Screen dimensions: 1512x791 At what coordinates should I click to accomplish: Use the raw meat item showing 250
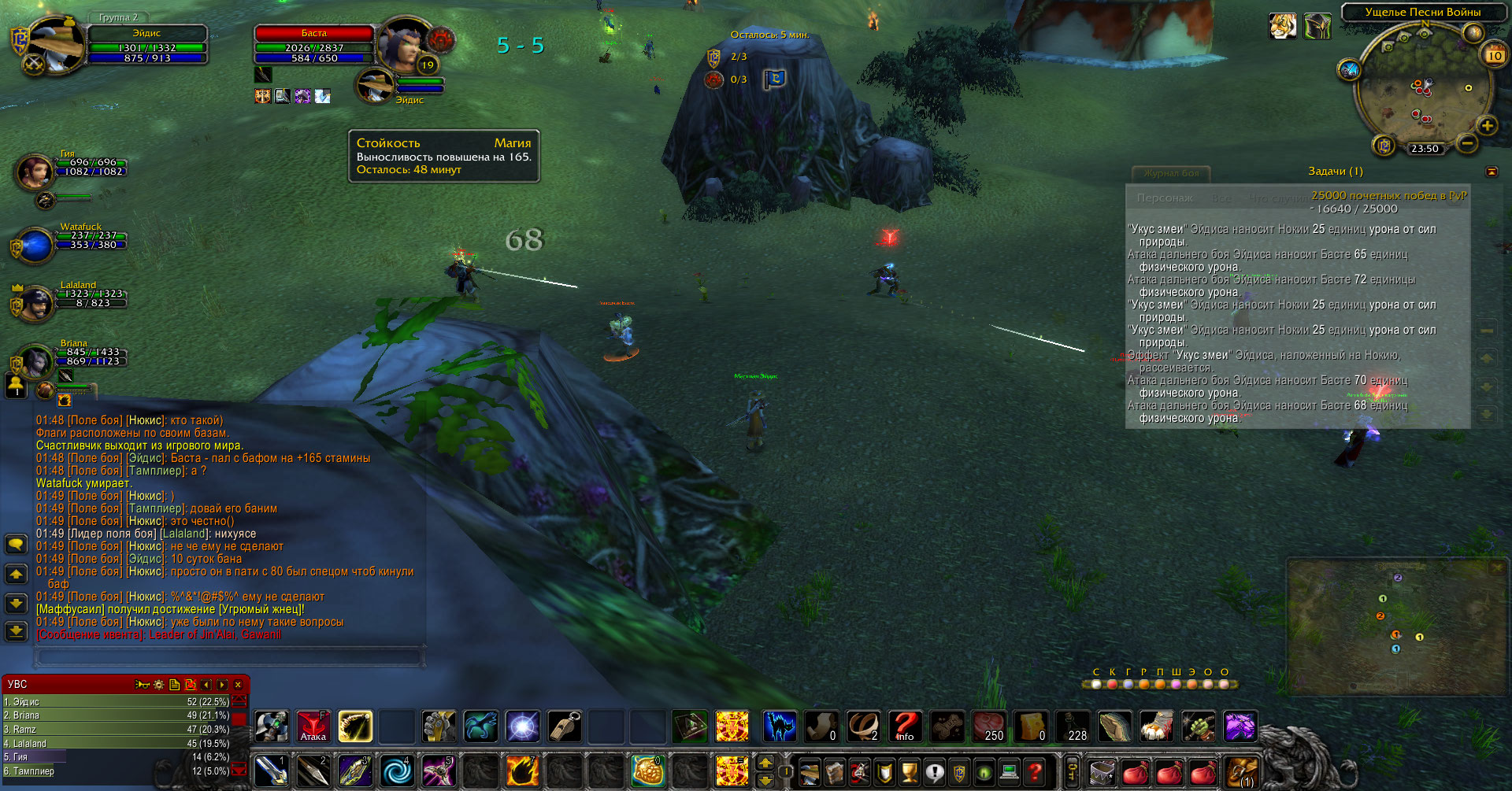tap(988, 726)
